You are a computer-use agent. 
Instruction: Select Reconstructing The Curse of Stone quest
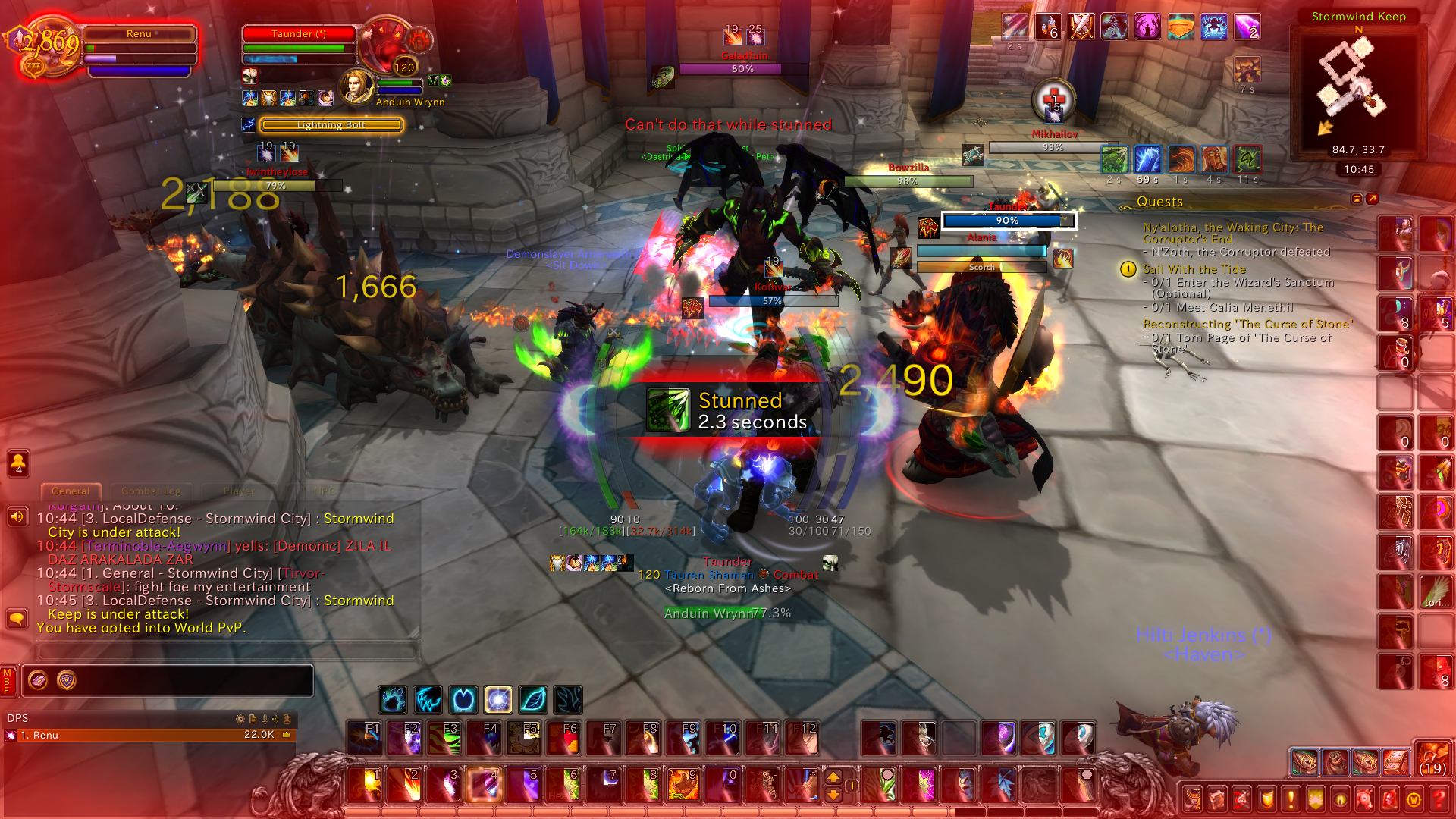1247,325
